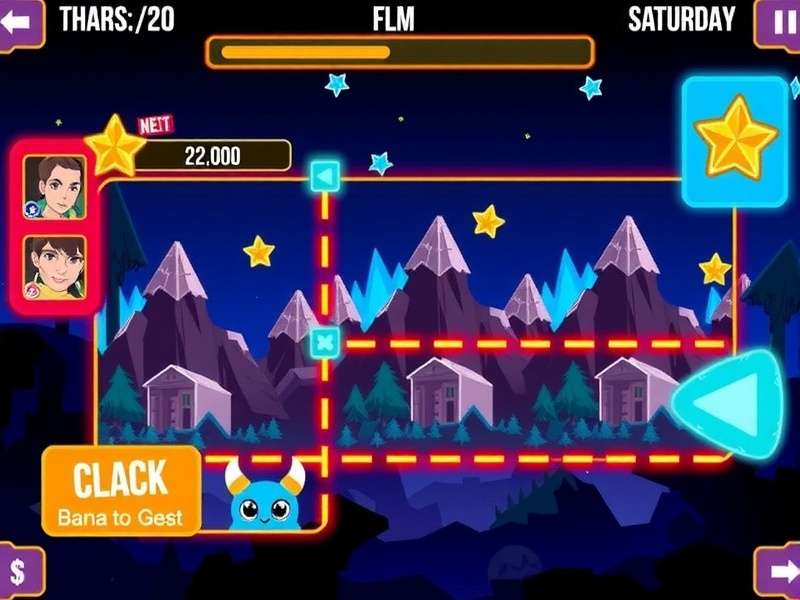The image size is (800, 600).
Task: Click the small cyan left-arrow node
Action: point(325,177)
